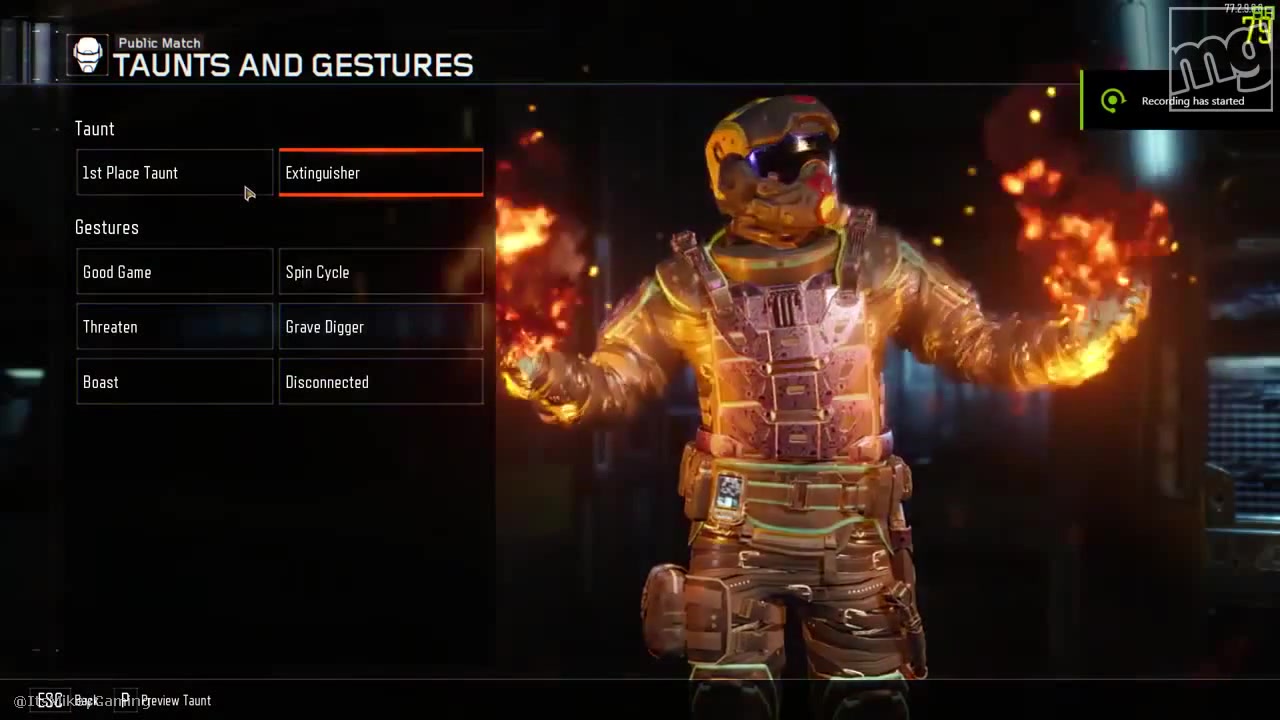Open the Good Game gesture slot
Viewport: 1280px width, 720px height.
tap(174, 272)
